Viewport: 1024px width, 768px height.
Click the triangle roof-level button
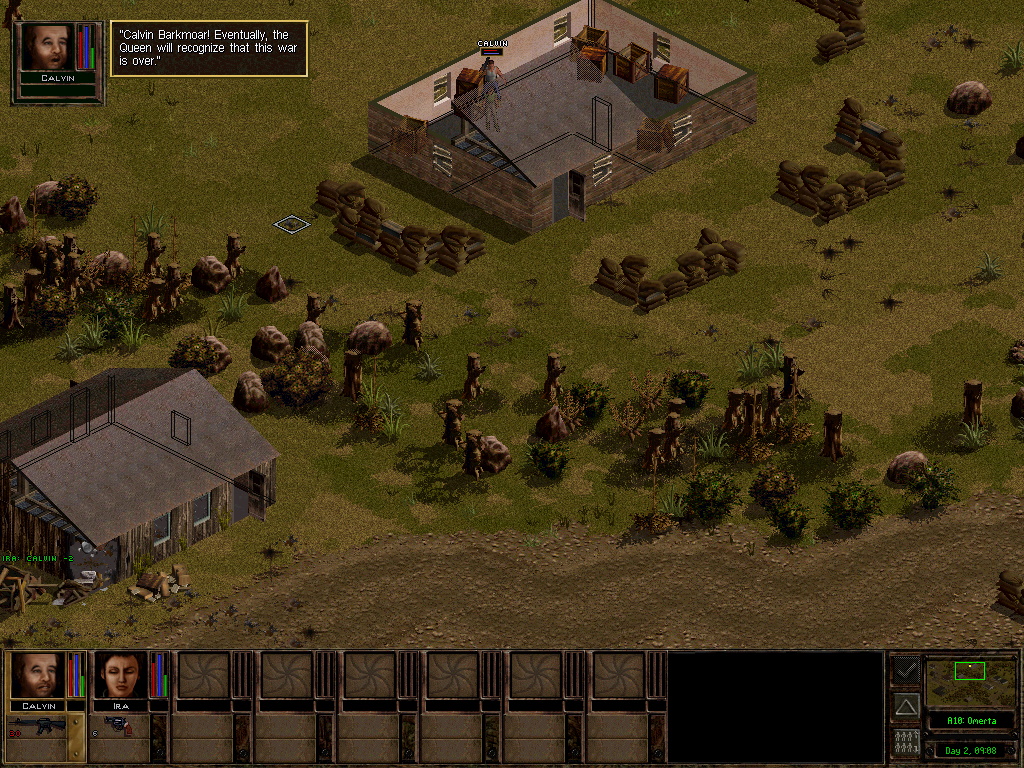click(x=906, y=706)
